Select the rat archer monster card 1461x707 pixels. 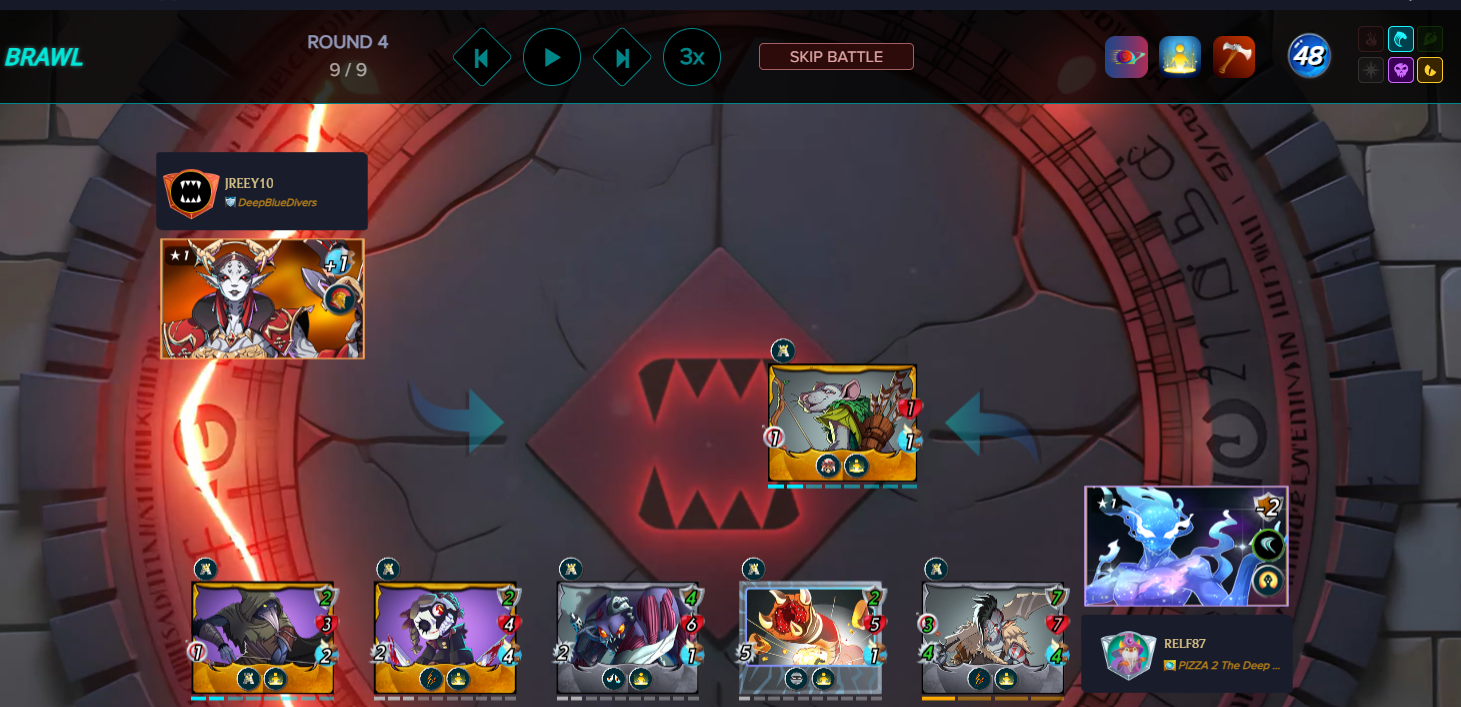tap(842, 422)
